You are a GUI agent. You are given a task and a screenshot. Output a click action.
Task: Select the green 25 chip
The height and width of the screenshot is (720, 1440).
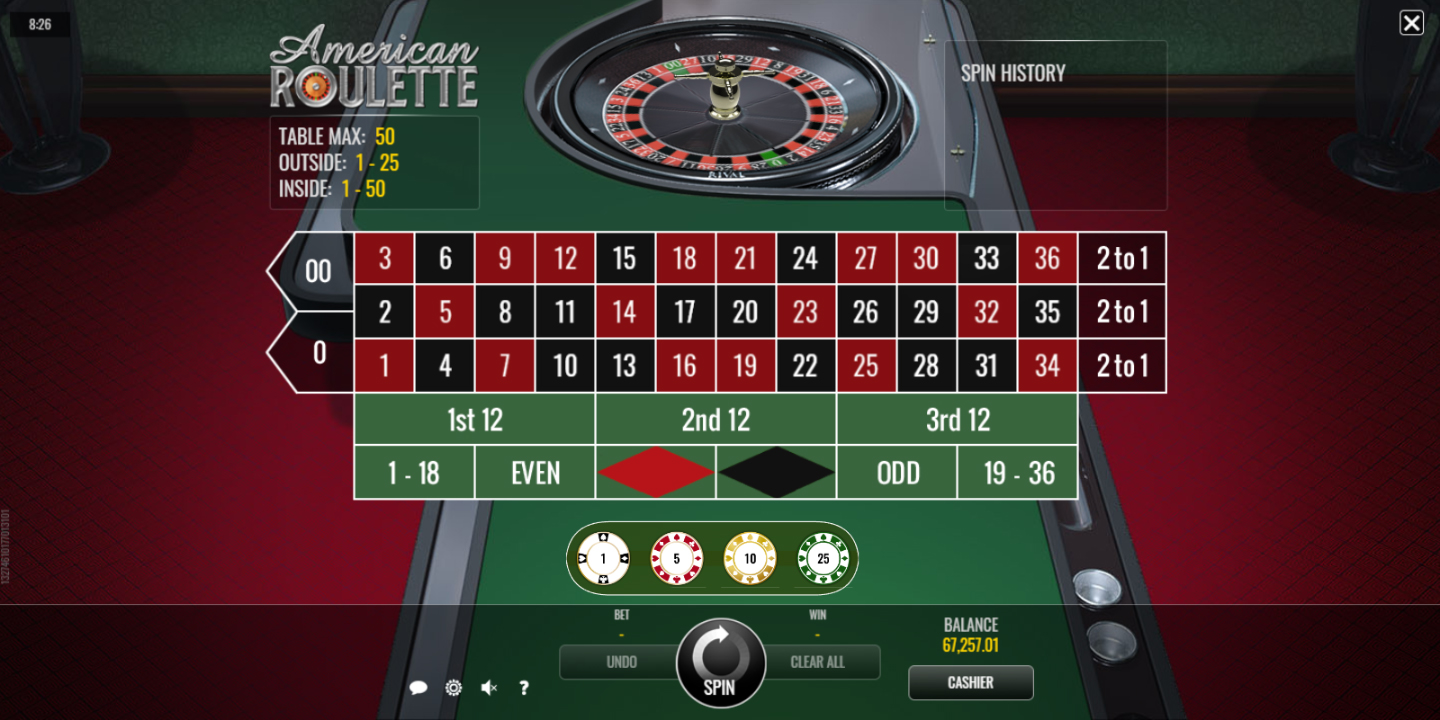[x=823, y=558]
